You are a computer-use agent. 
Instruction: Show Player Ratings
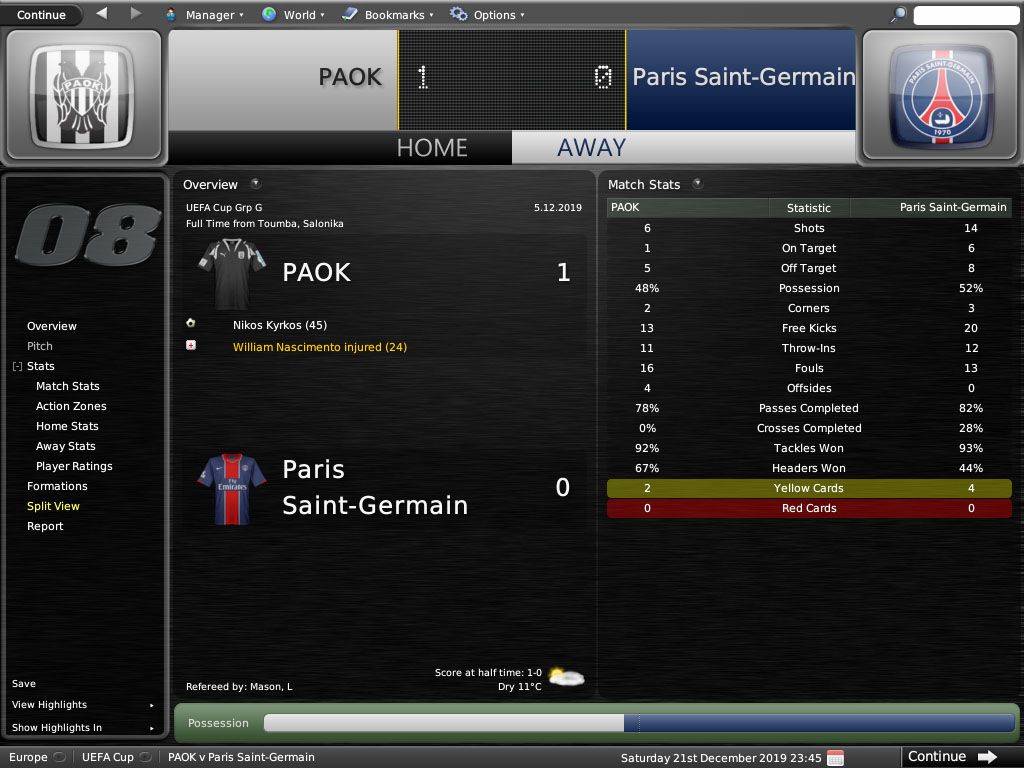[x=74, y=466]
